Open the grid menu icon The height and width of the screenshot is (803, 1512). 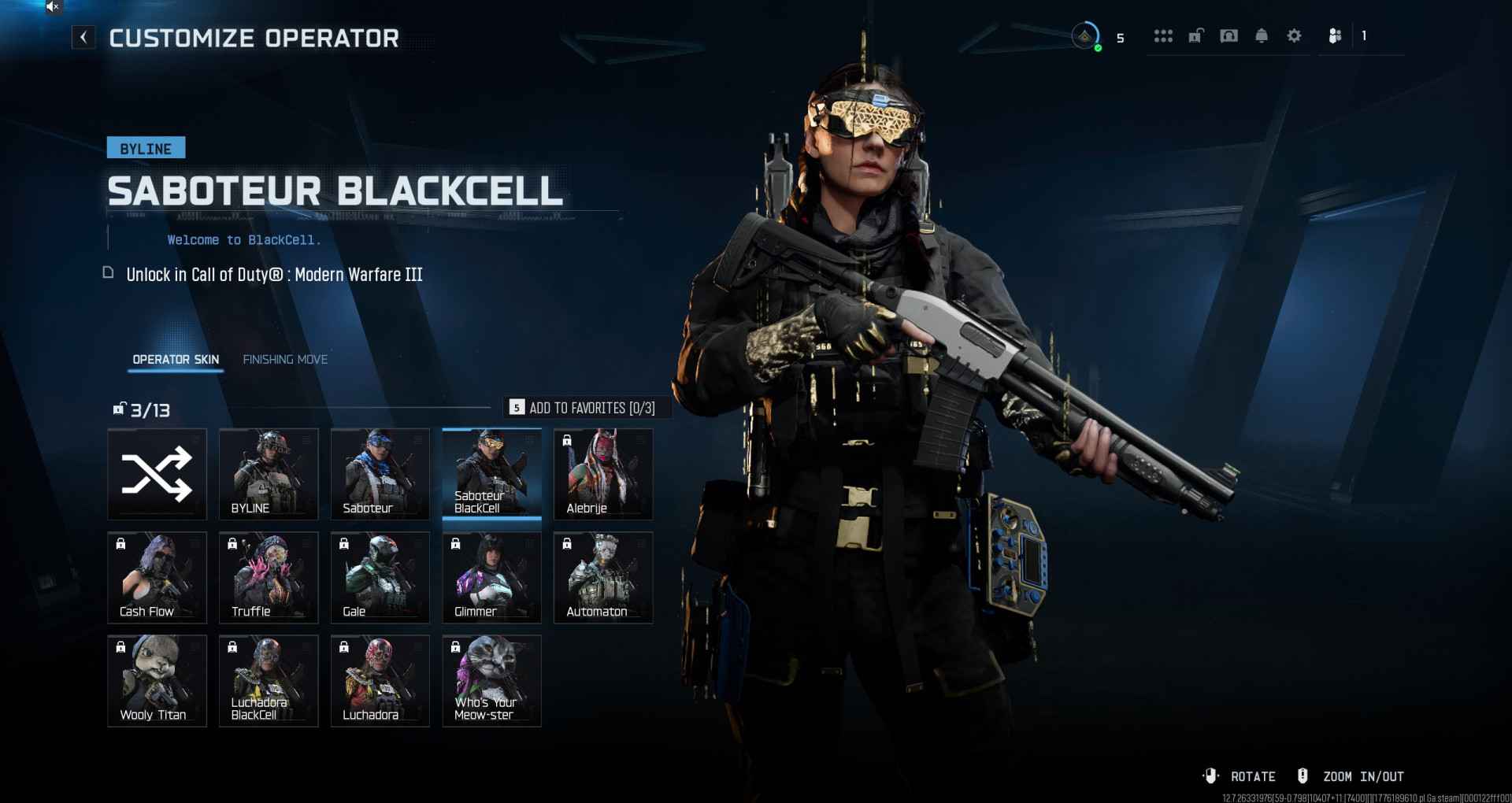tap(1163, 36)
